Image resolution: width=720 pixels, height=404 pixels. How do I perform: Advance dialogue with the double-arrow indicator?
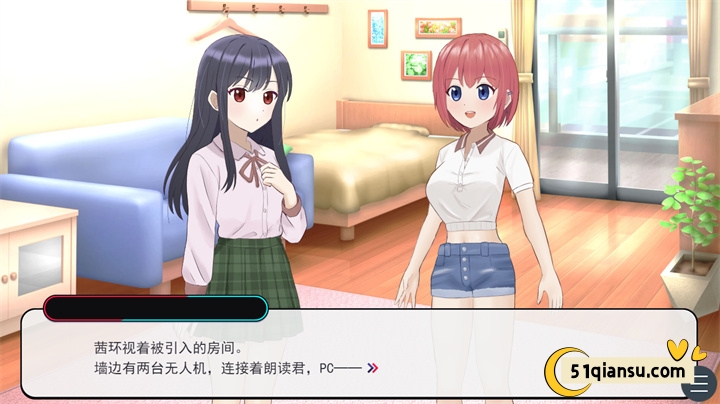click(372, 368)
